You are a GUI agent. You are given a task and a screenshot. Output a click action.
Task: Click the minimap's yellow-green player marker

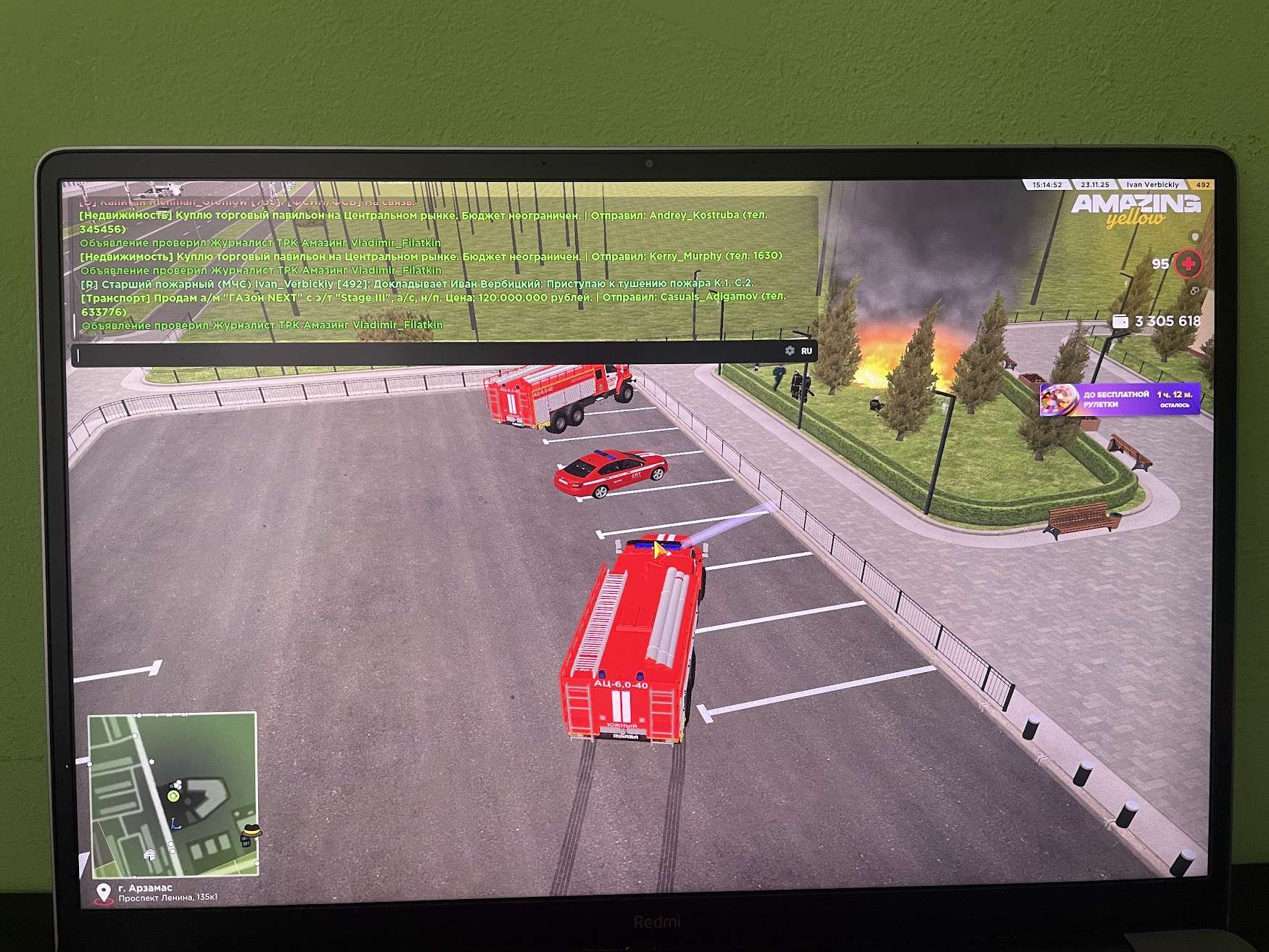tap(173, 796)
